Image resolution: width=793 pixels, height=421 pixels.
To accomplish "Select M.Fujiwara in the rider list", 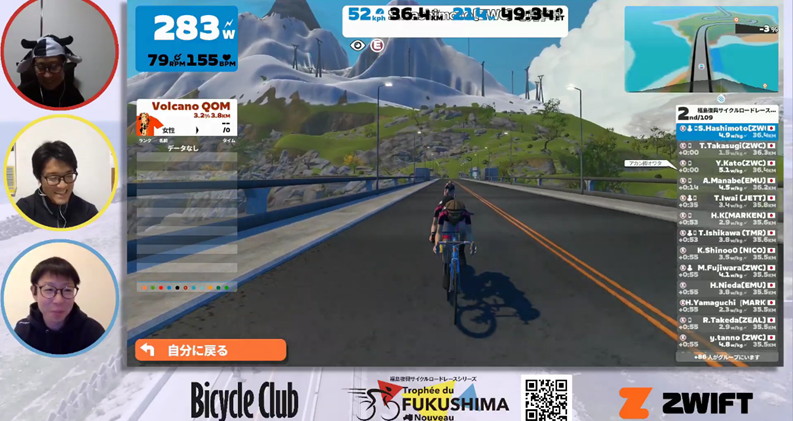I will pyautogui.click(x=727, y=270).
